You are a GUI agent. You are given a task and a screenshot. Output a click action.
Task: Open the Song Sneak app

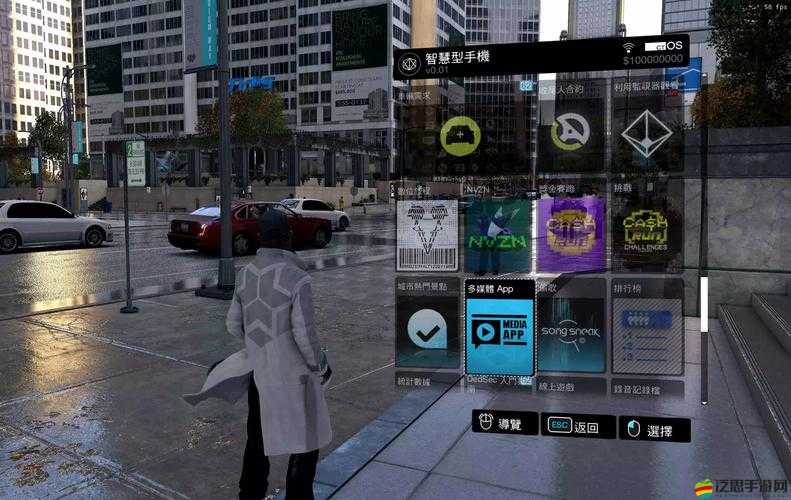pos(571,332)
